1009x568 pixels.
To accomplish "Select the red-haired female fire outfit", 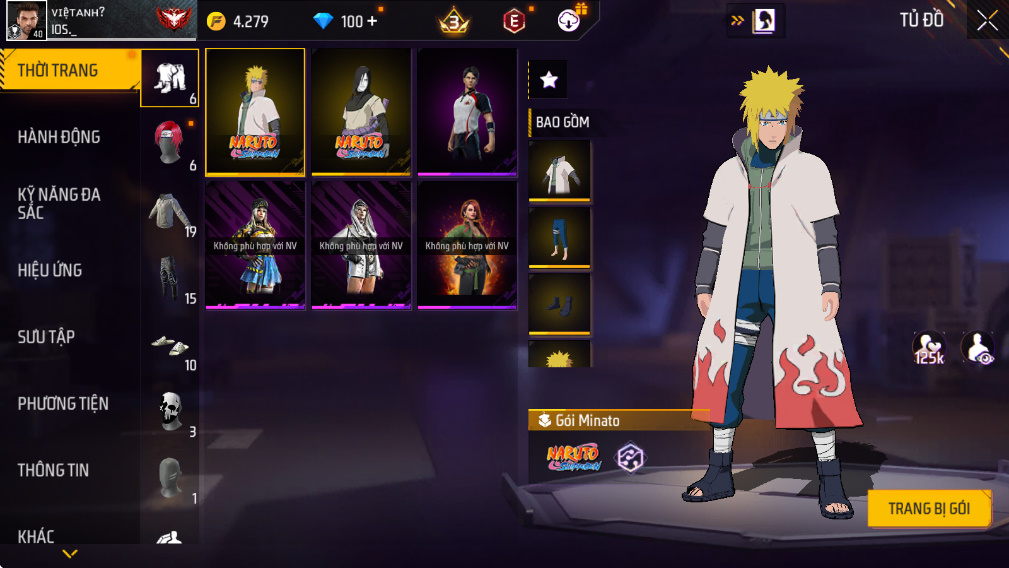I will (467, 245).
